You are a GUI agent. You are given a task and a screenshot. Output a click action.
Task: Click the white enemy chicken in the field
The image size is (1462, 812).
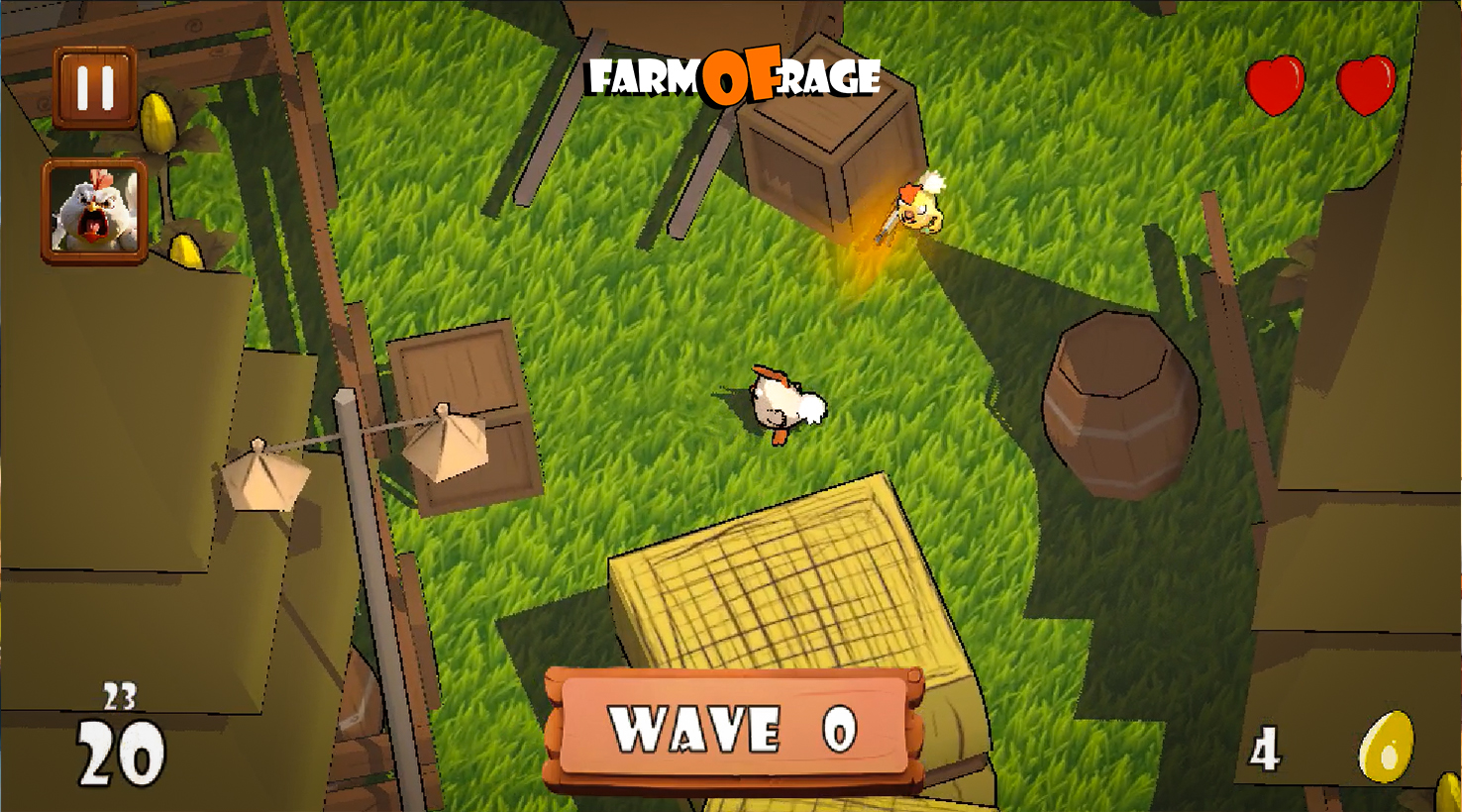pos(783,401)
